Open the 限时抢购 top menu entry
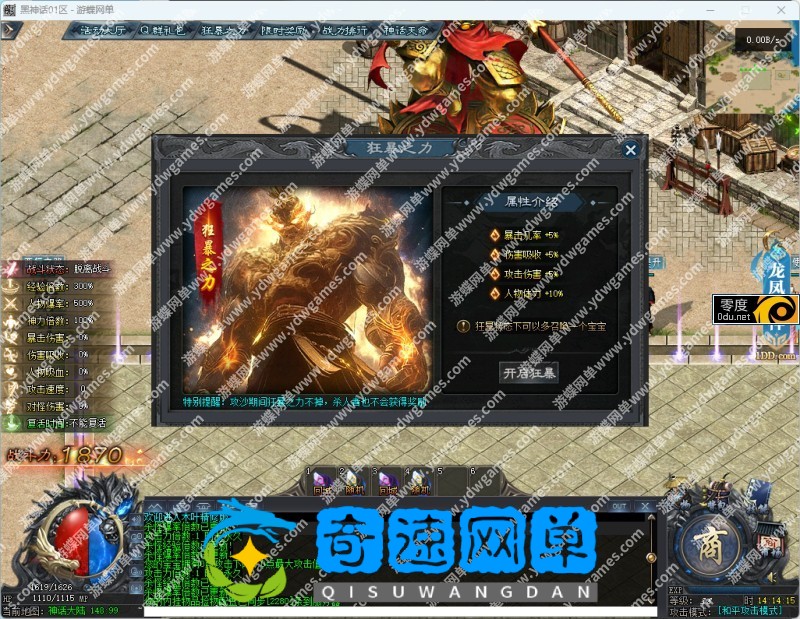 286,30
